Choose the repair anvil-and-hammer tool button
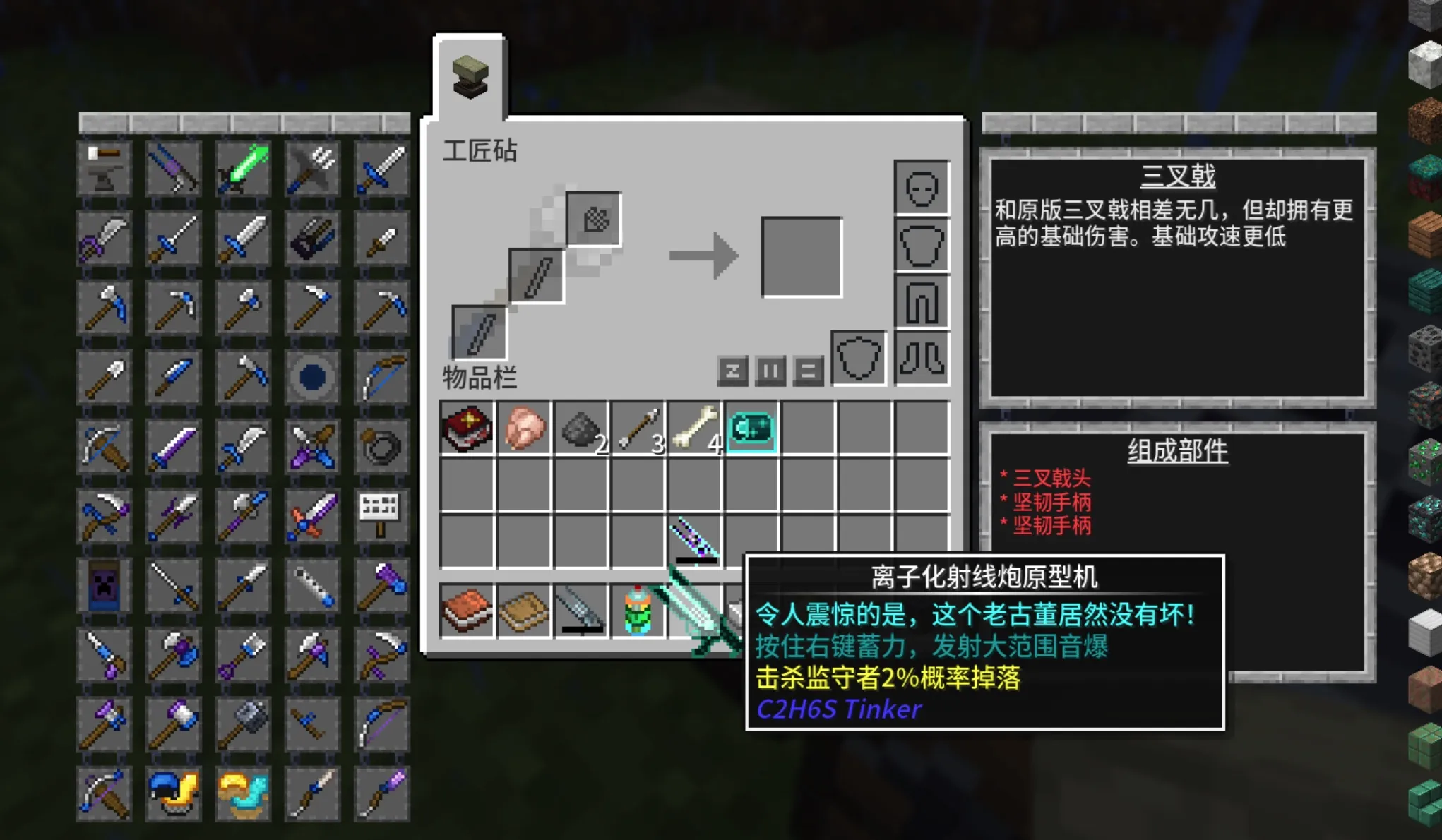Image resolution: width=1442 pixels, height=840 pixels. tap(105, 169)
